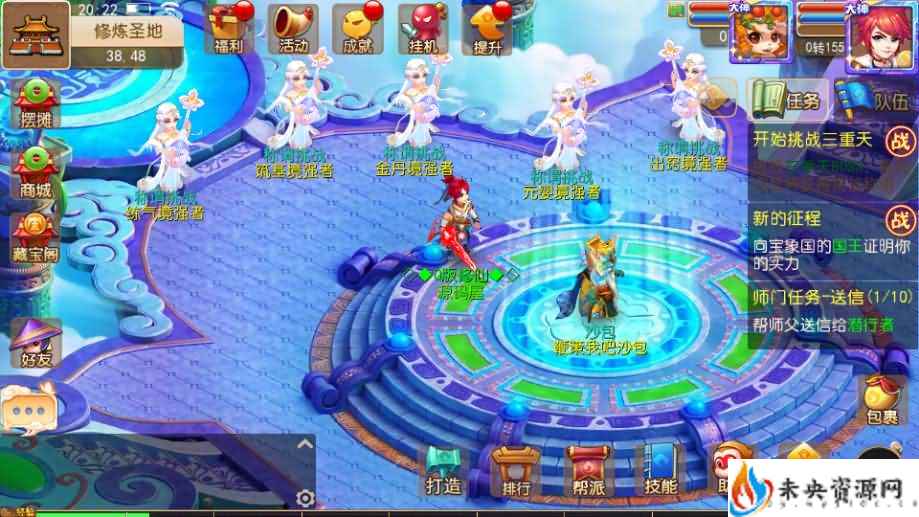Viewport: 919px width, 517px height.
Task: Open the 打造 crafting menu
Action: click(x=443, y=471)
